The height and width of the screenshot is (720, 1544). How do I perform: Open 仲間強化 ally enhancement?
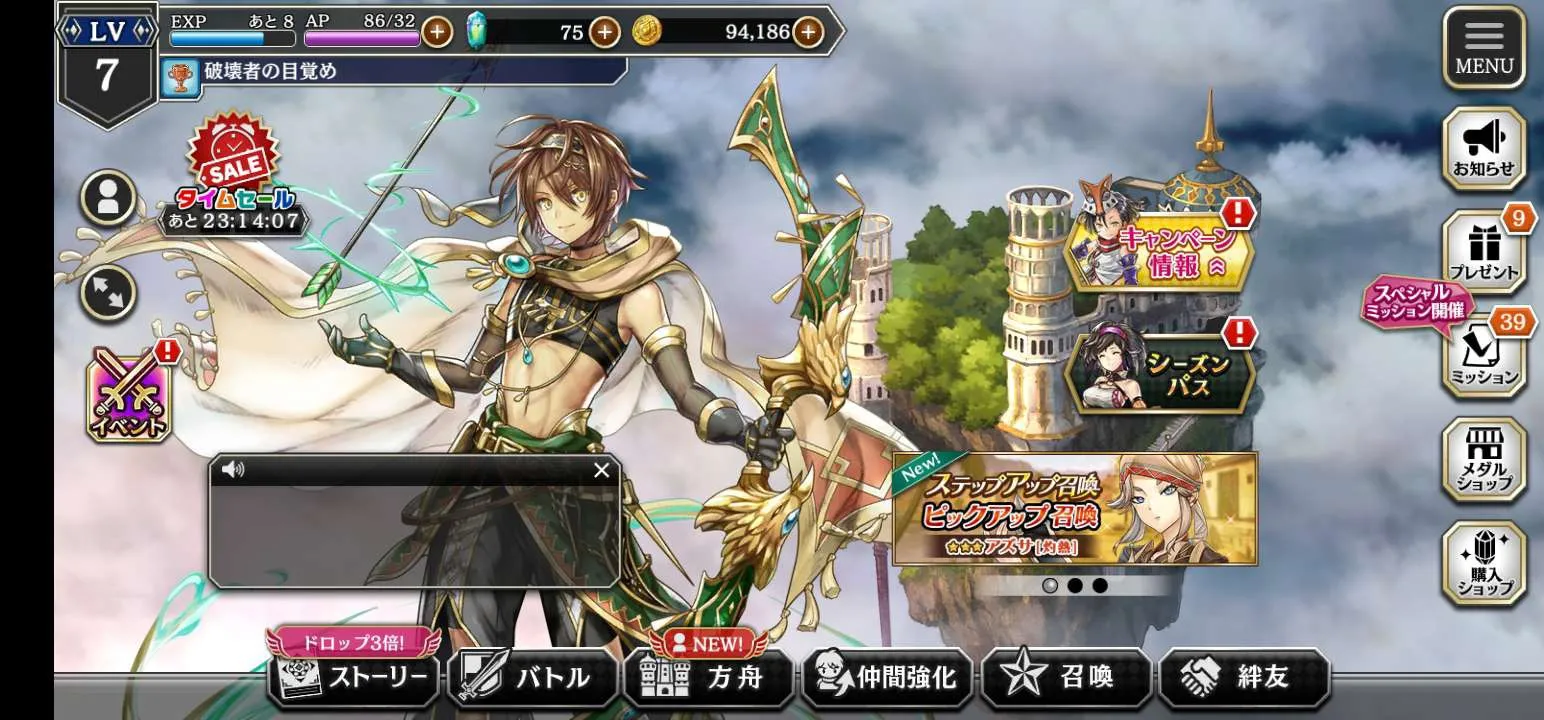pos(887,678)
